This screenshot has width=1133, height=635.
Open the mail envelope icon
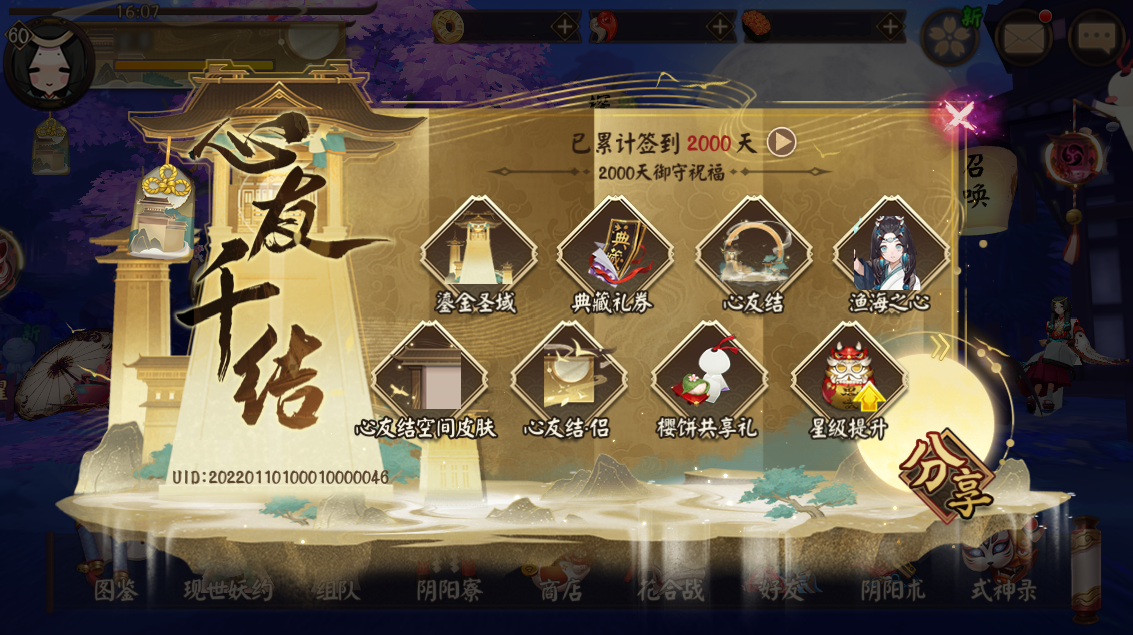click(x=1023, y=39)
